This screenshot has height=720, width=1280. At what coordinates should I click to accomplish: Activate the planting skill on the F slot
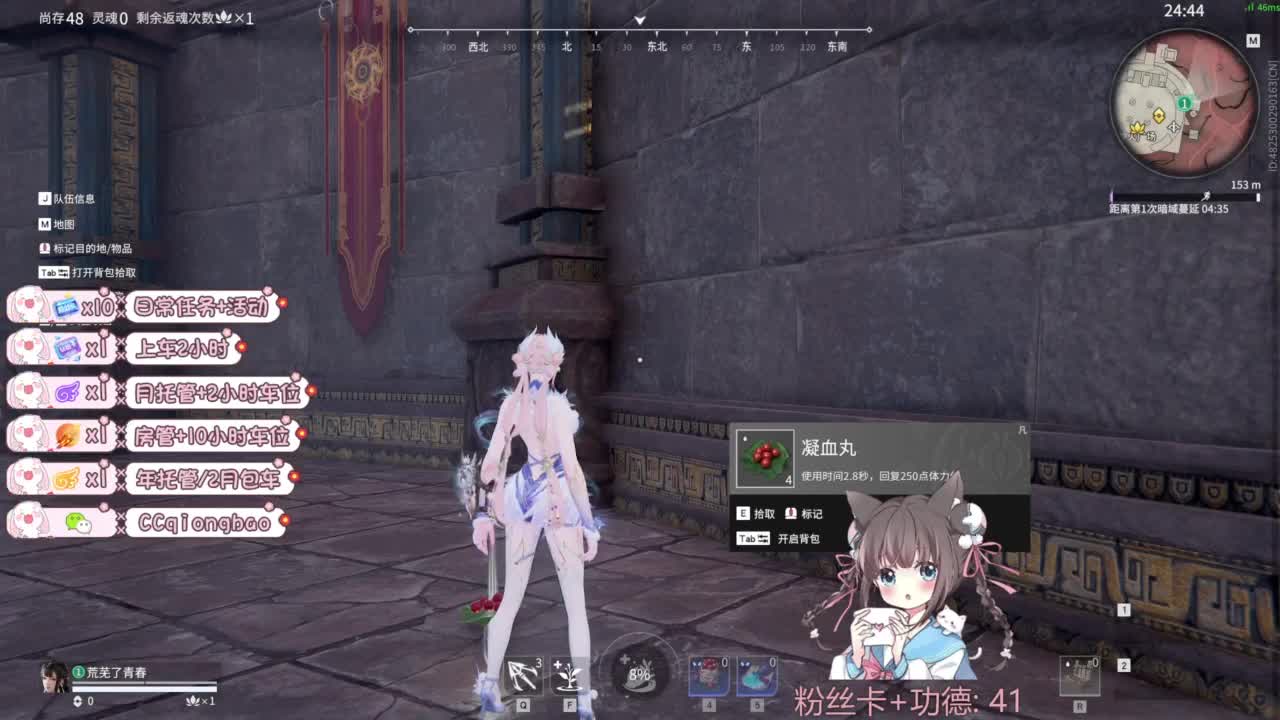(568, 675)
